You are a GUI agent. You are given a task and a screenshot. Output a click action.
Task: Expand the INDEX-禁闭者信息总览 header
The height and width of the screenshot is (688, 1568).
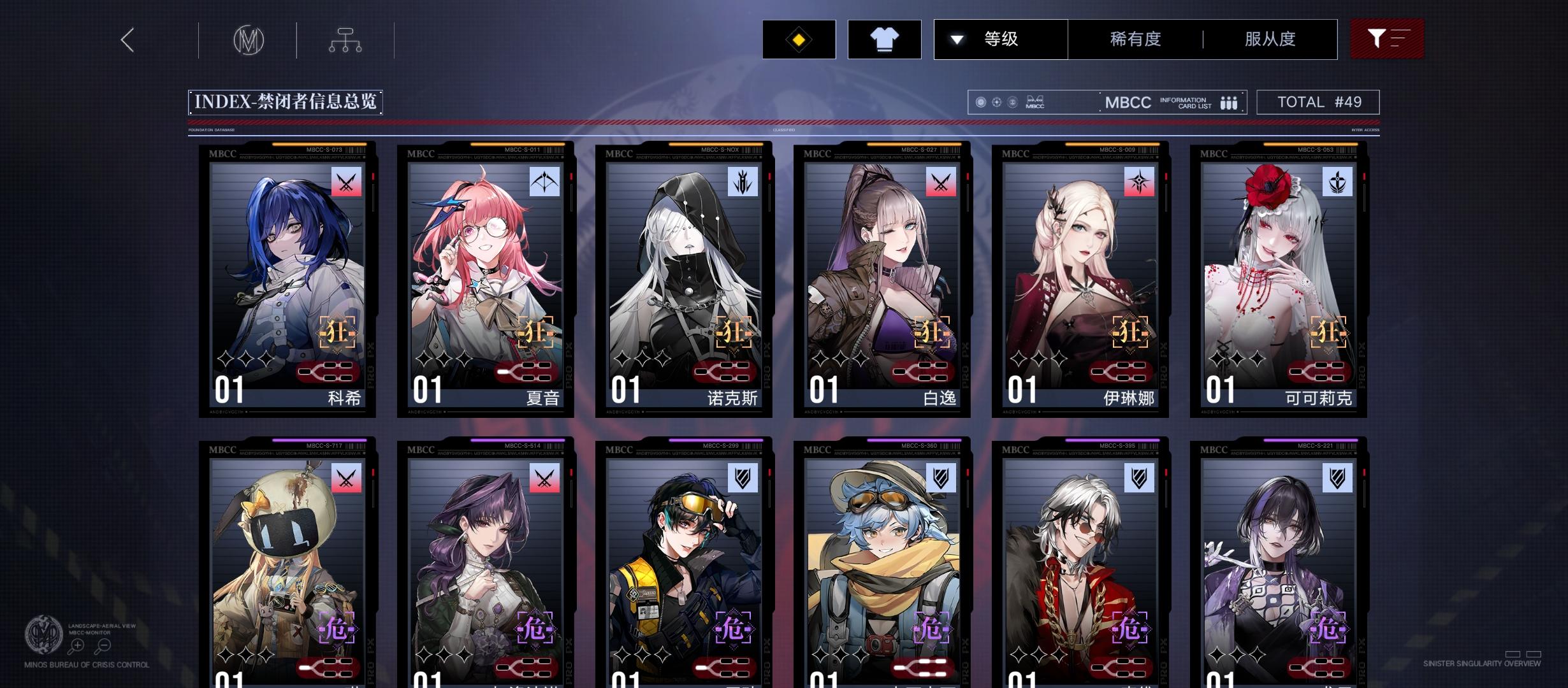tap(284, 101)
